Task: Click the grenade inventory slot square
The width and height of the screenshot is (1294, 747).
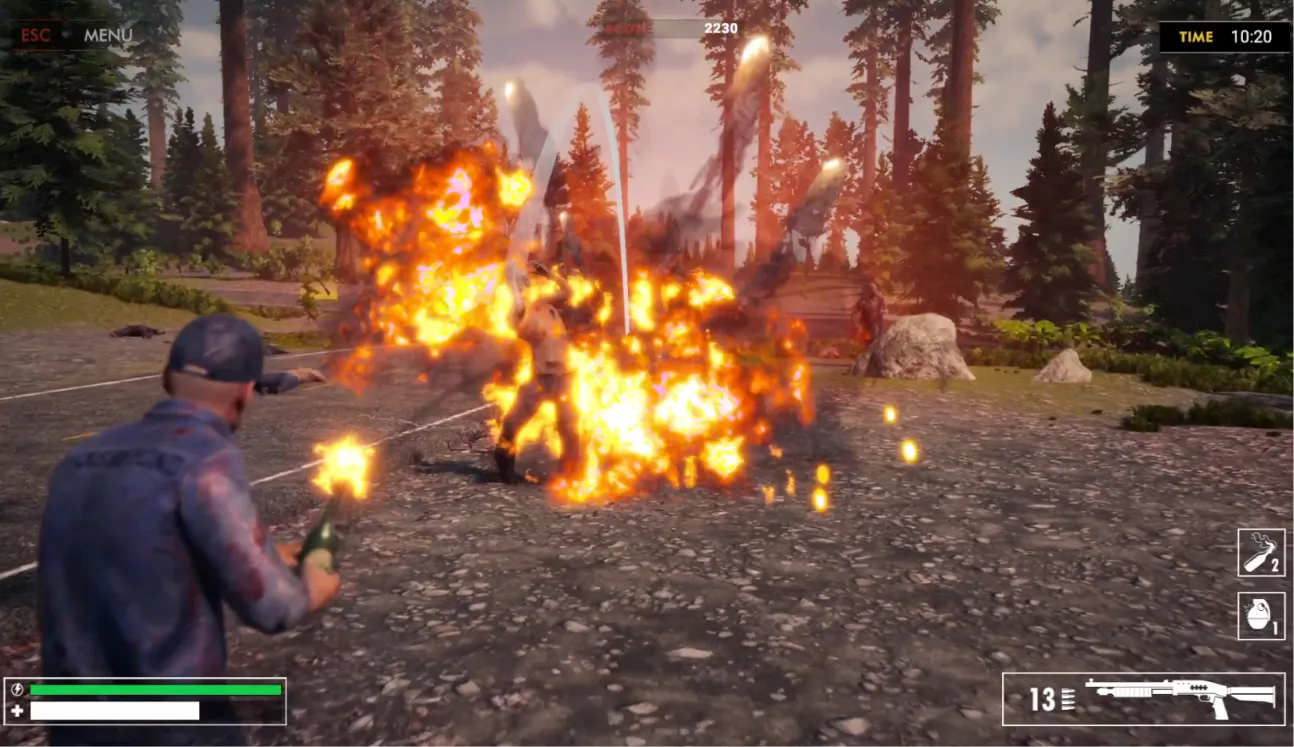Action: [1259, 617]
